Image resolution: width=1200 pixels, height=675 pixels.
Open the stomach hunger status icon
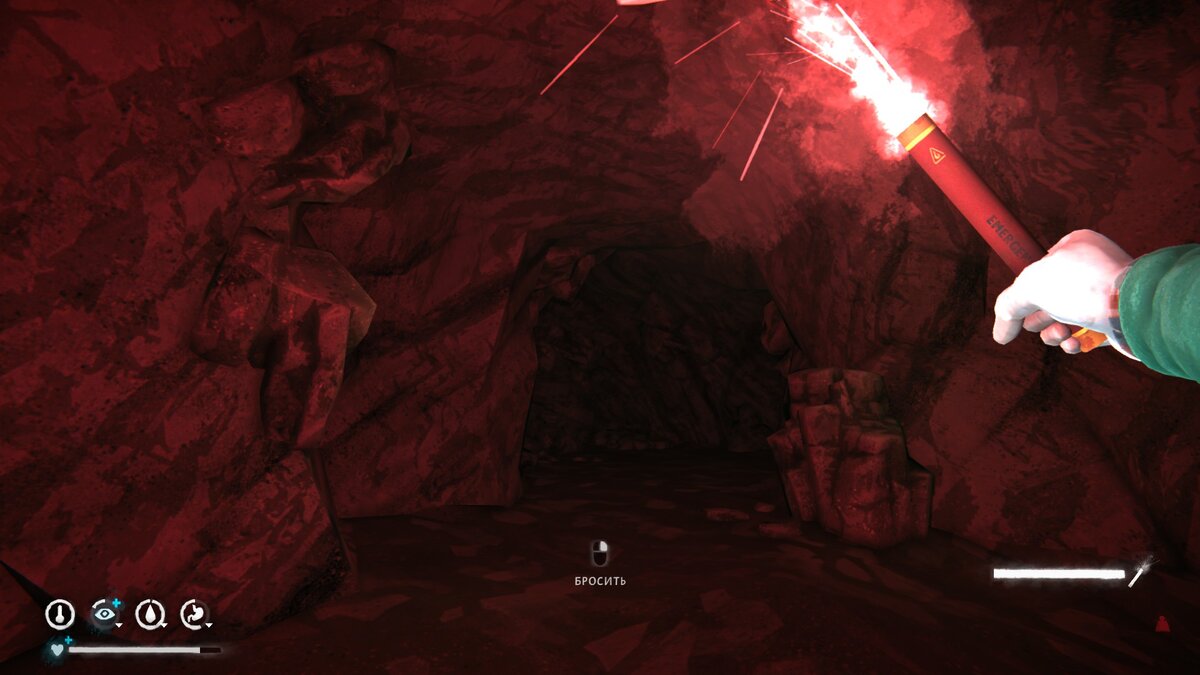194,614
